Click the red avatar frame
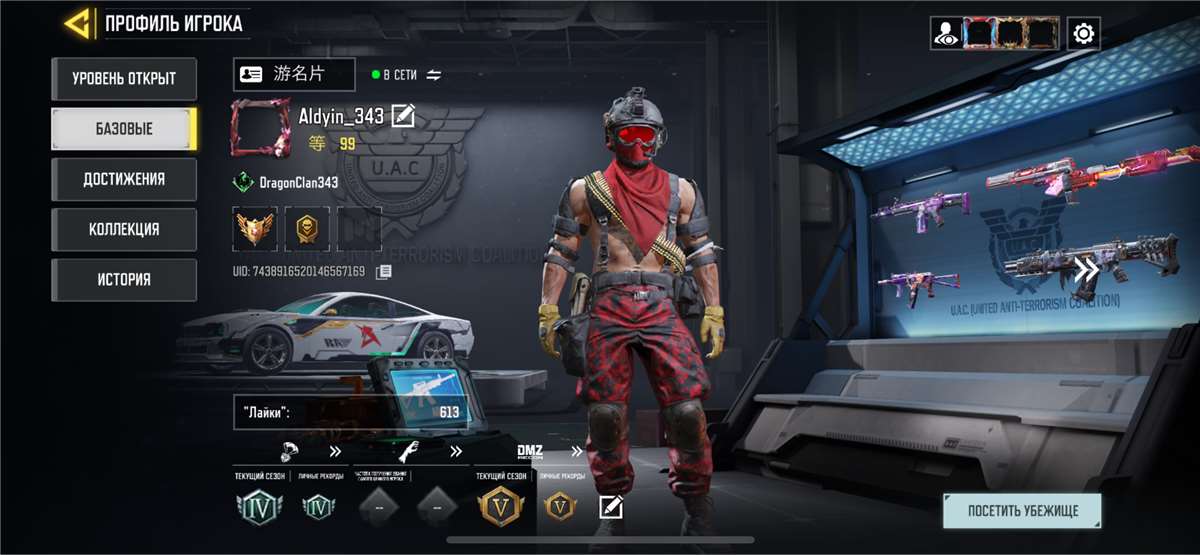This screenshot has width=1200, height=555. (x=260, y=128)
